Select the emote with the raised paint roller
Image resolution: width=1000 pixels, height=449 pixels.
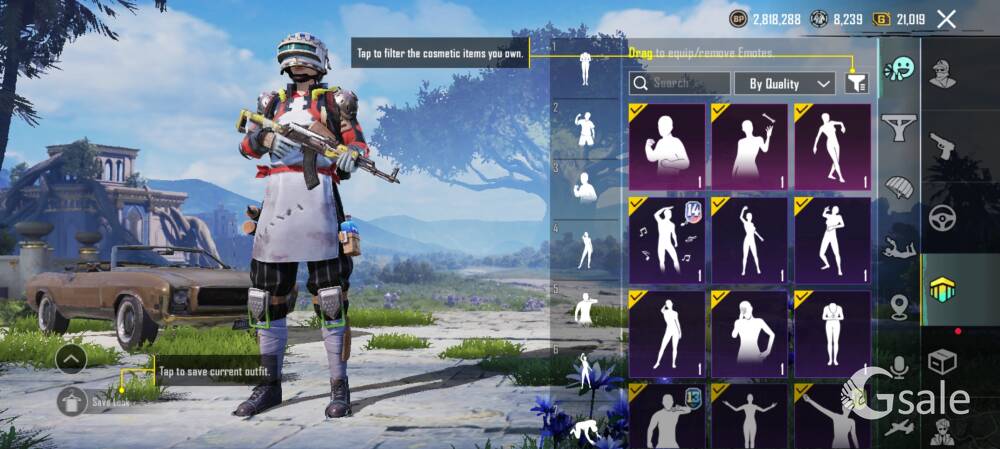(x=750, y=147)
